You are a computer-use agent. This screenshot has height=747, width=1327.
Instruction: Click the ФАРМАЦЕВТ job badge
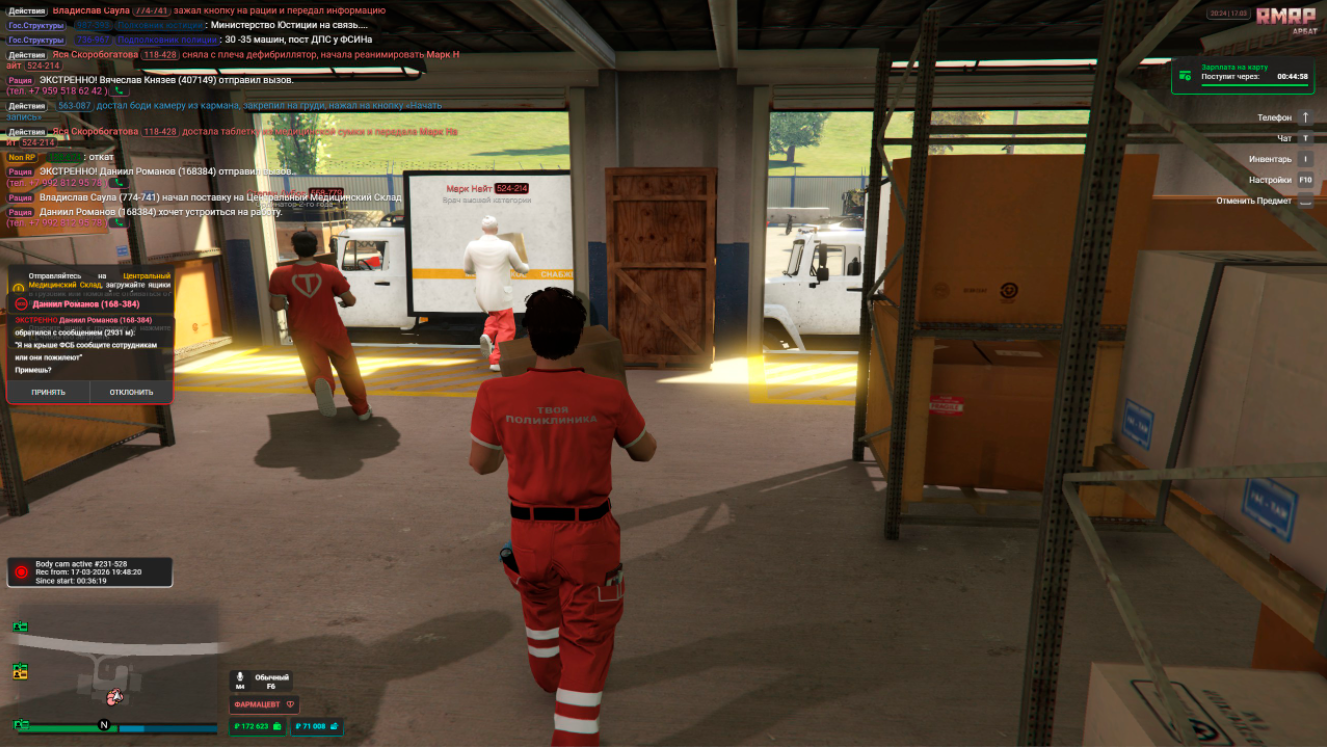[264, 704]
